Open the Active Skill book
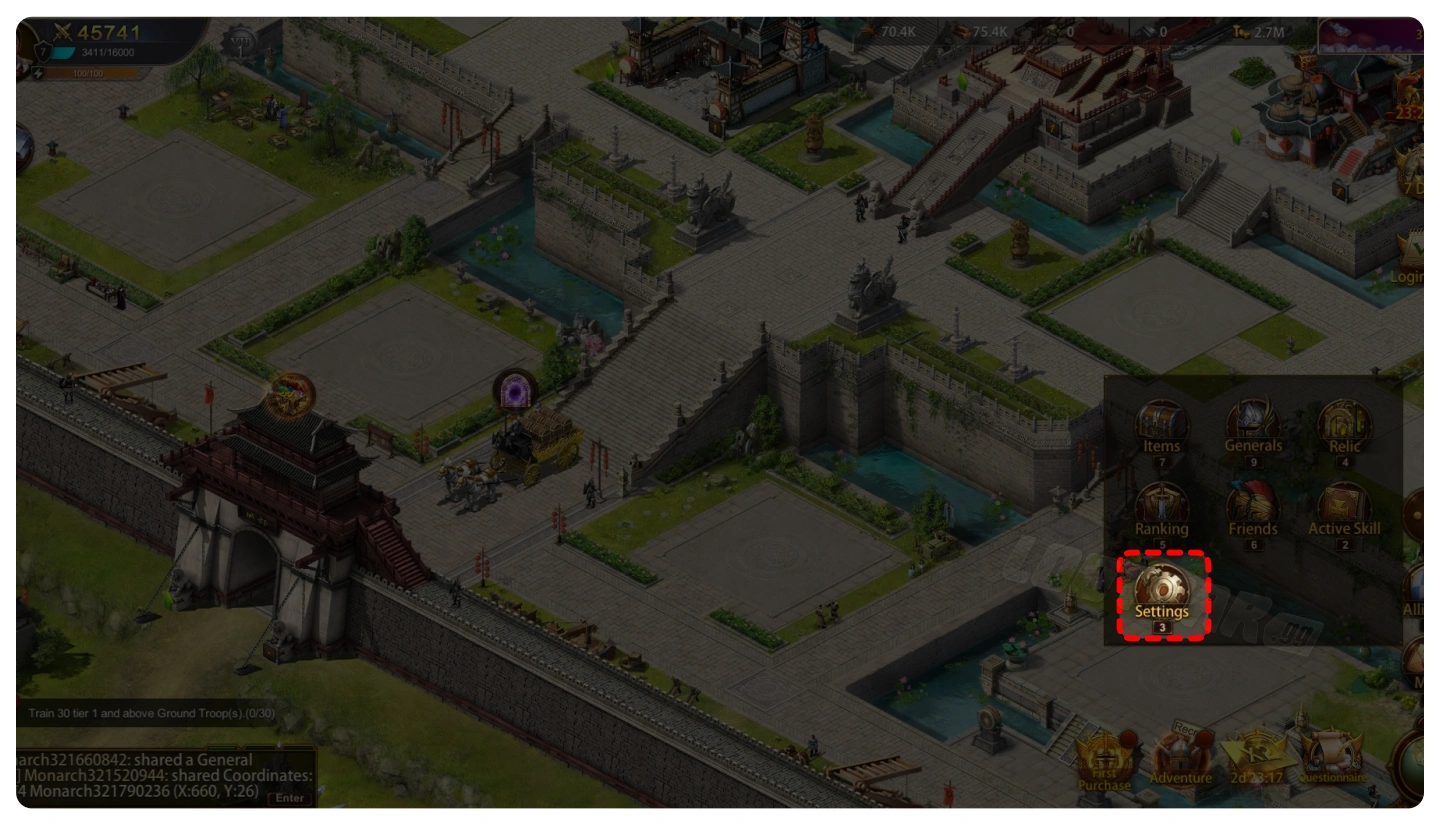Screen dimensions: 1440x825 pos(1344,512)
